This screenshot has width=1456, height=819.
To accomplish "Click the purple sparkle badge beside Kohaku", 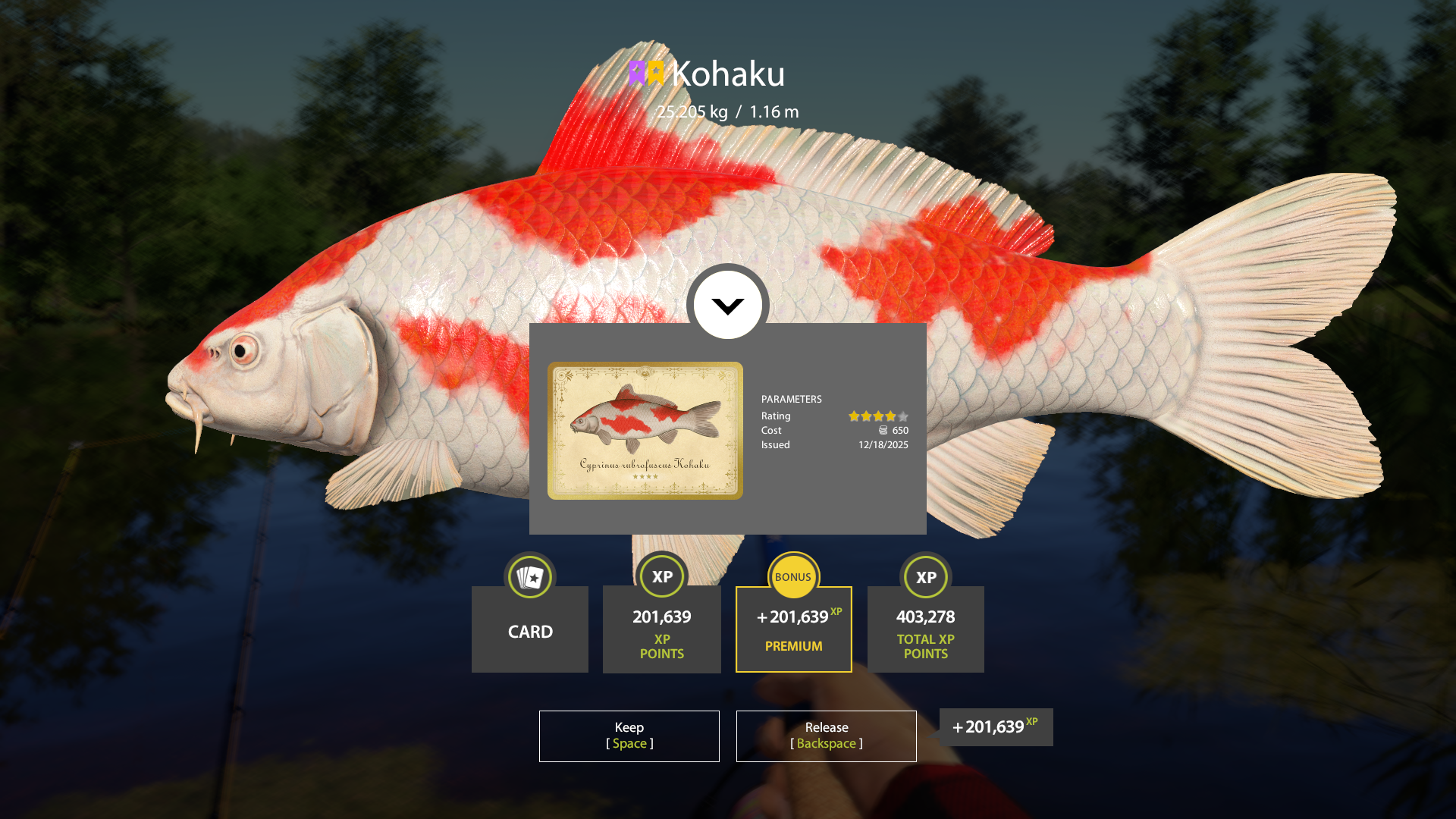I will pyautogui.click(x=637, y=74).
